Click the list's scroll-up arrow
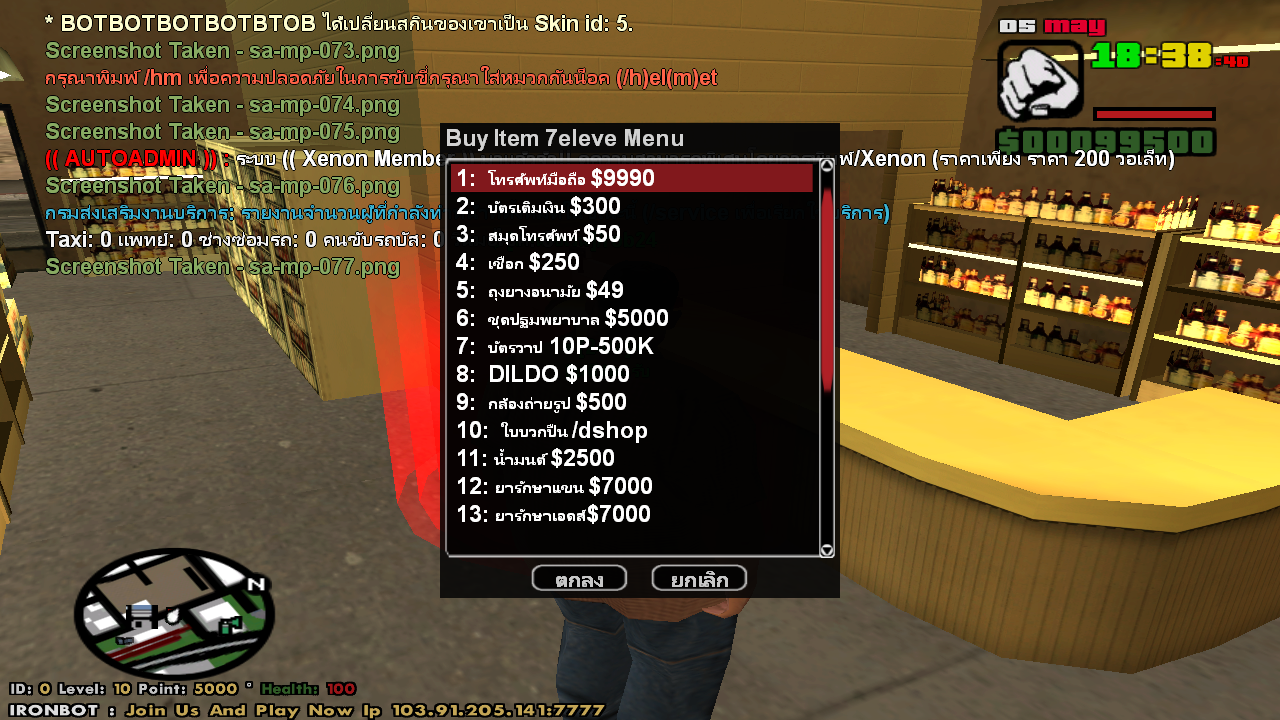The image size is (1280, 720). click(x=827, y=166)
